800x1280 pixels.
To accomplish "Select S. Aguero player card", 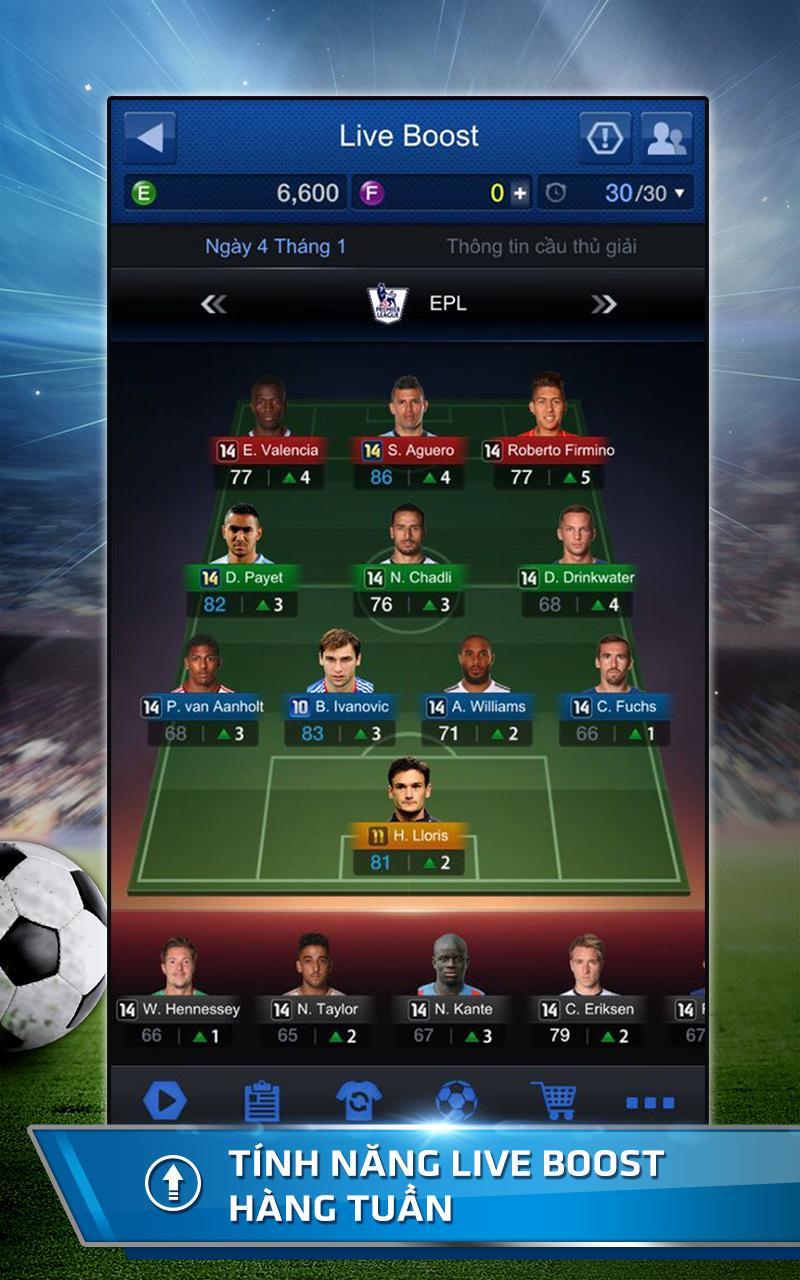I will click(x=408, y=432).
